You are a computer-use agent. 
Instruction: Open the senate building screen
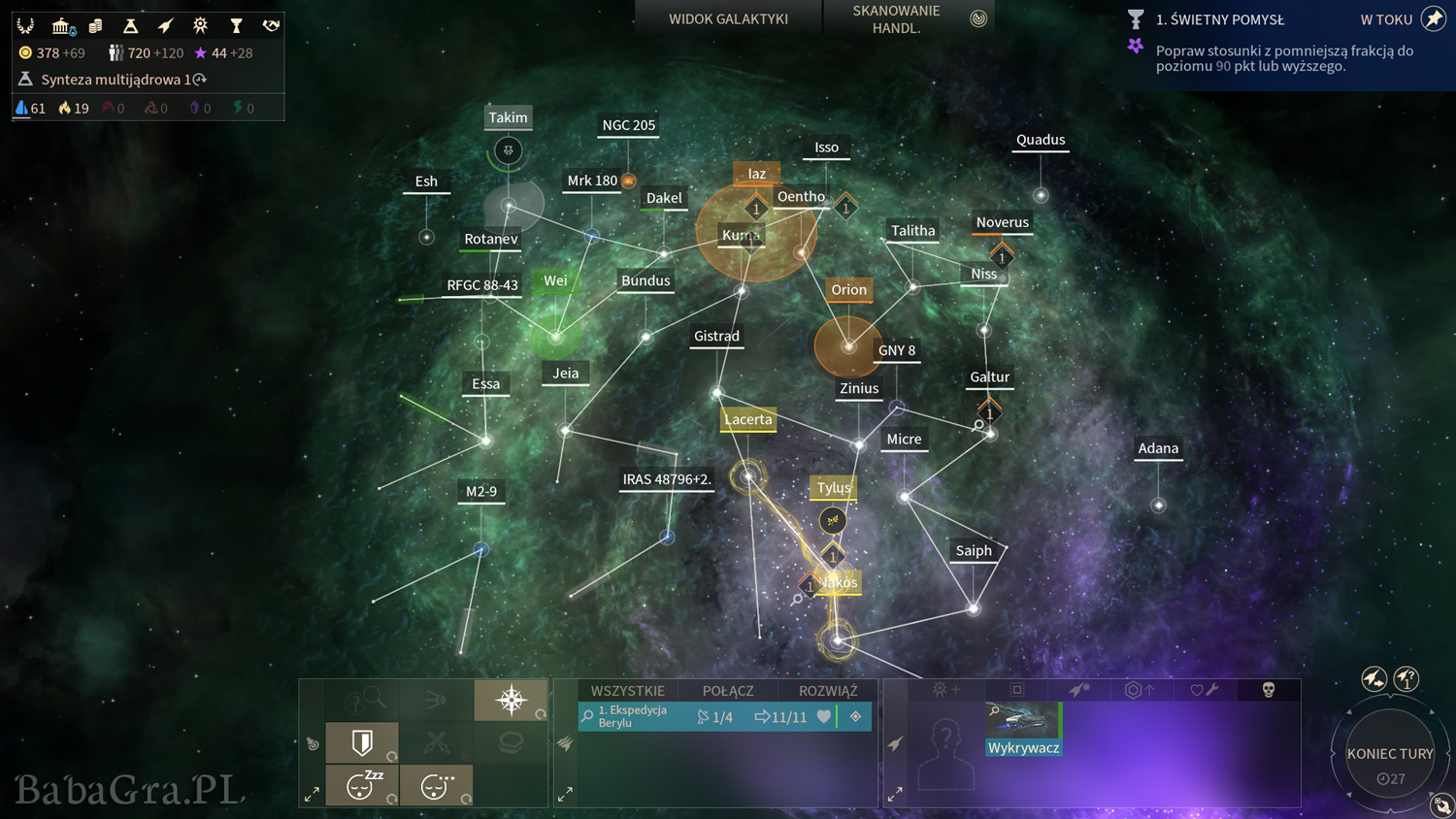(x=61, y=25)
